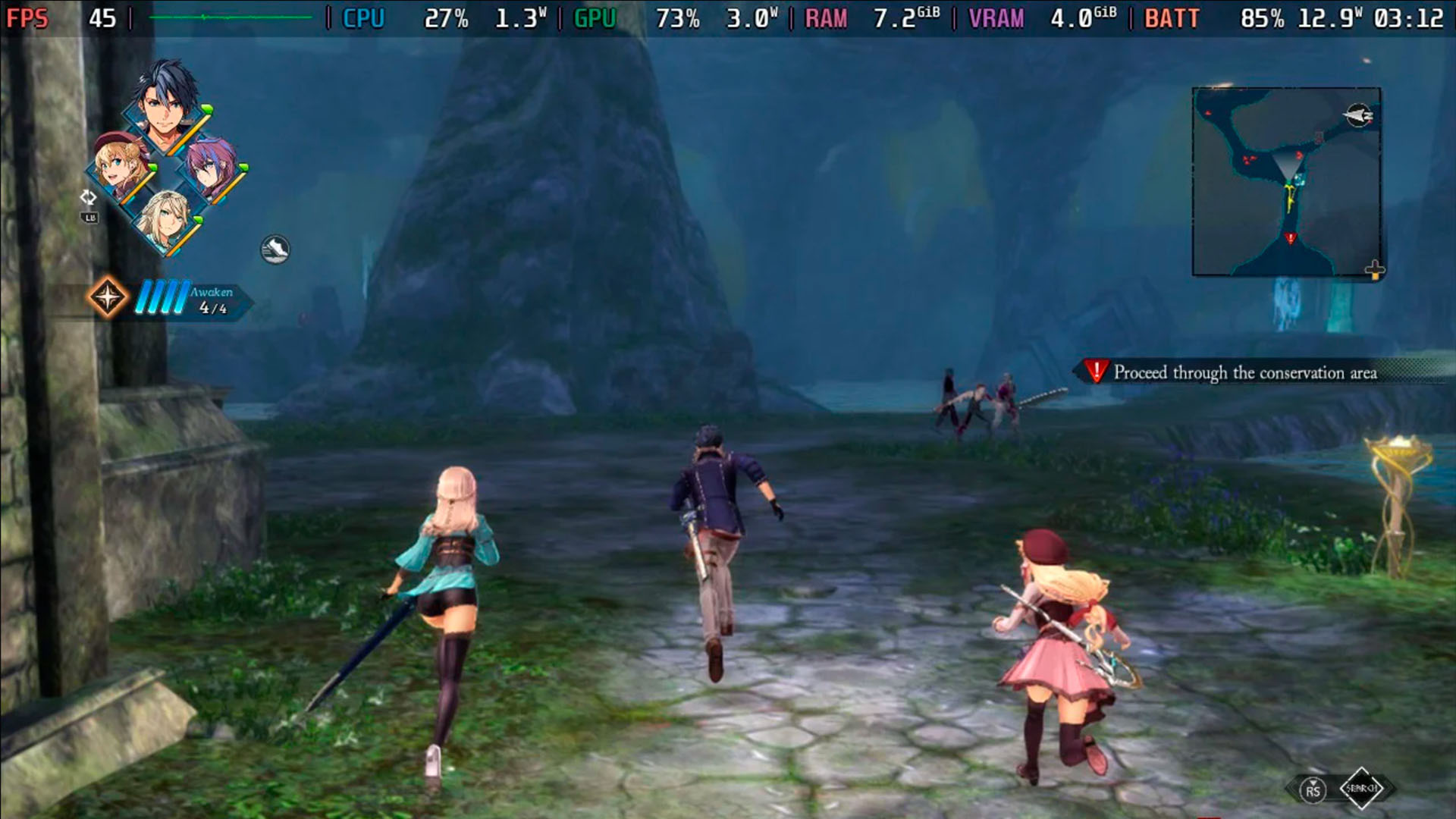Activate the Search diamond icon
This screenshot has height=819, width=1456.
(x=1361, y=789)
